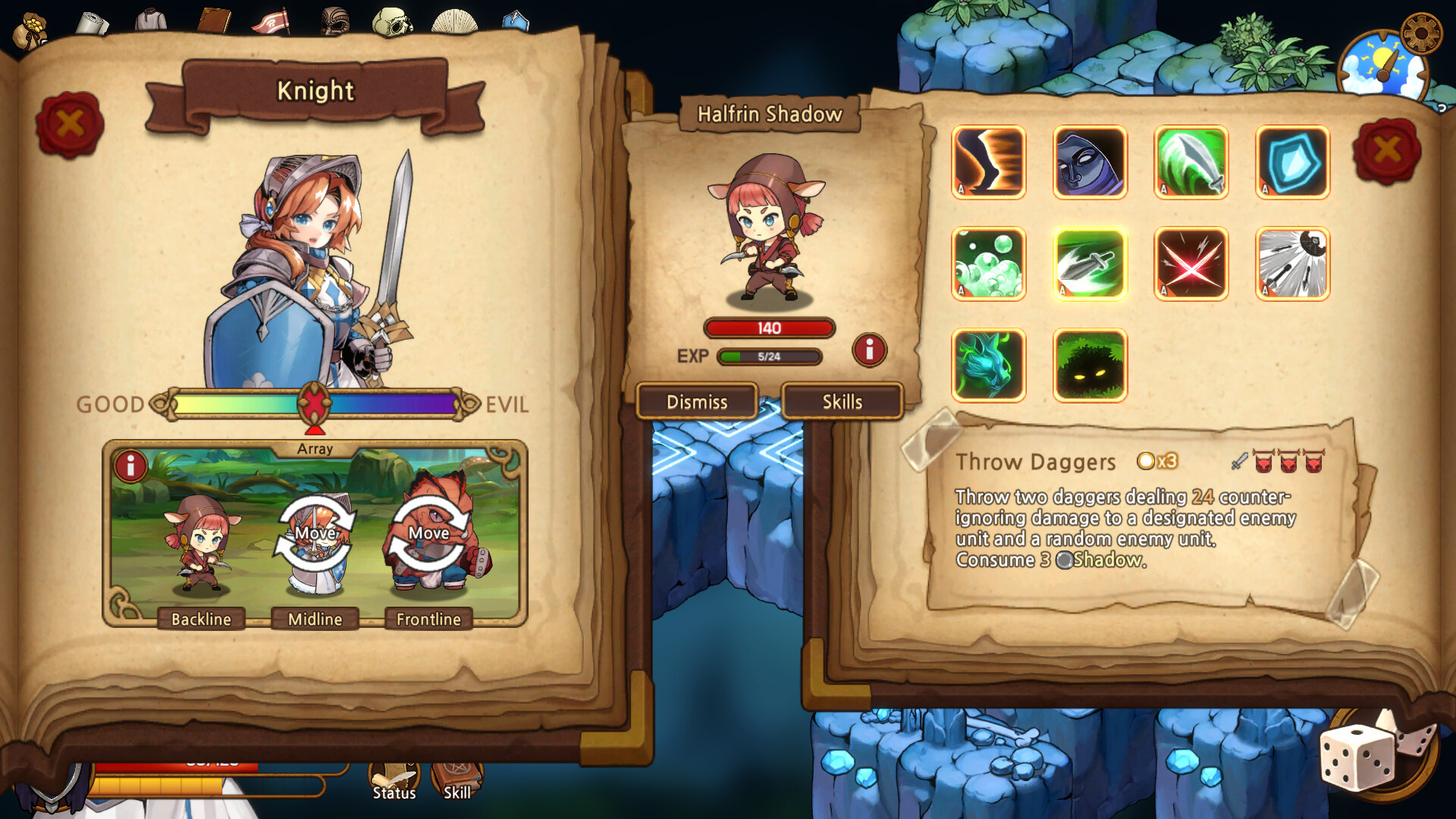This screenshot has width=1456, height=819.
Task: Choose the blue shield skill icon
Action: click(1292, 162)
